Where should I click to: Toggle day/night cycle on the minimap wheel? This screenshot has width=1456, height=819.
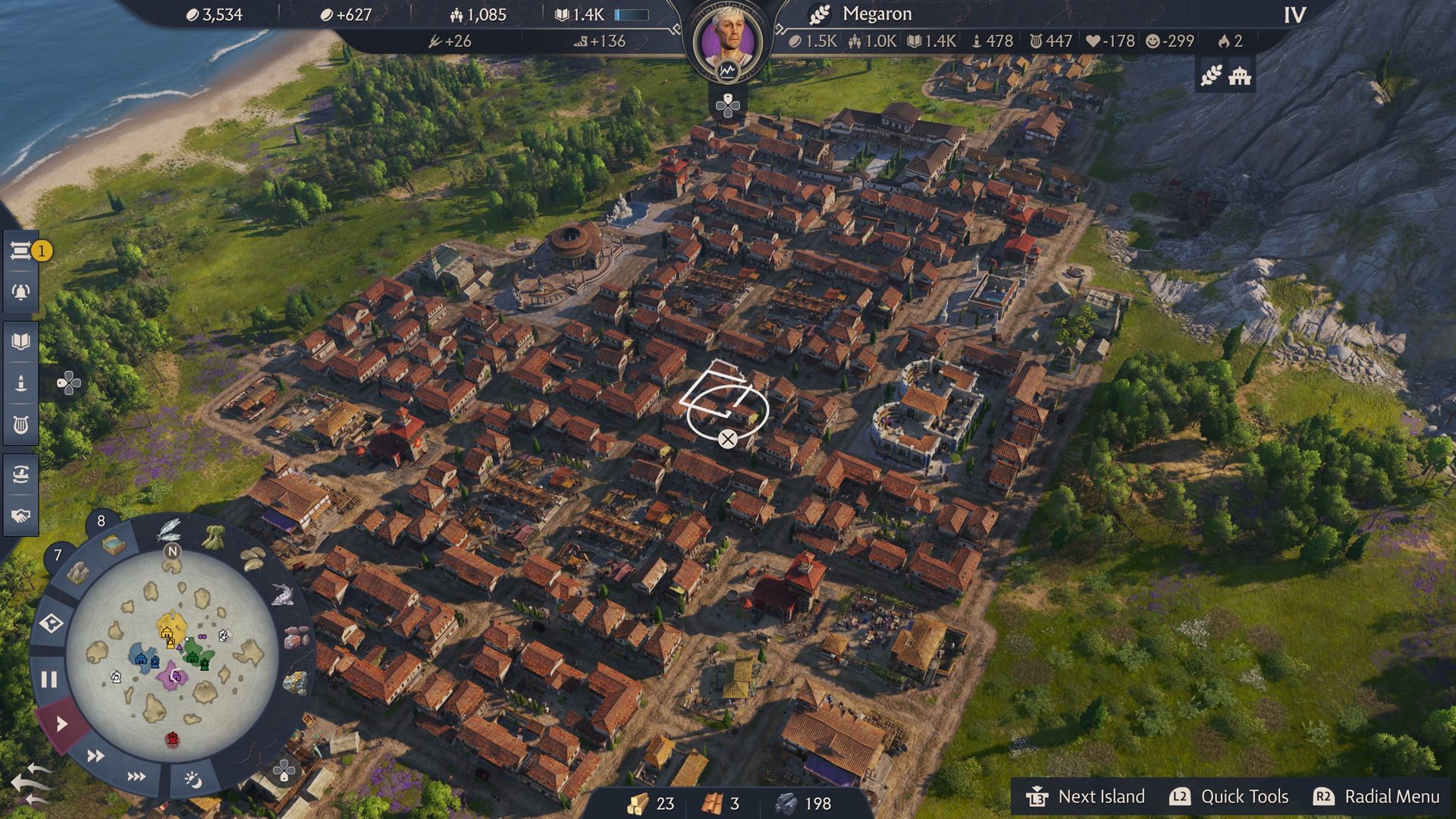(x=192, y=778)
